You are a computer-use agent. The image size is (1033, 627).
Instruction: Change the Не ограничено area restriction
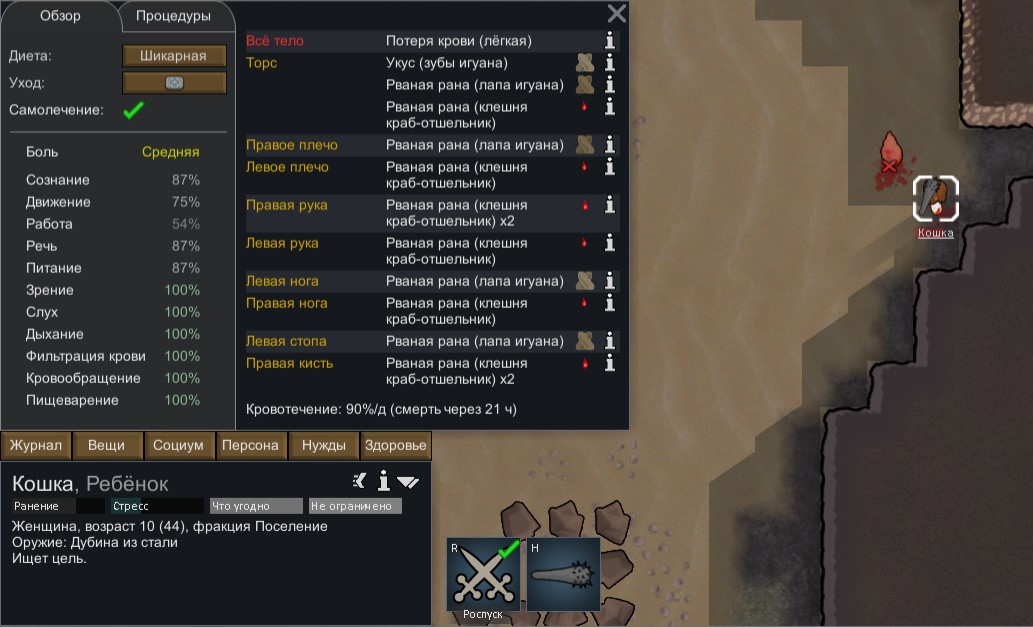coord(355,506)
